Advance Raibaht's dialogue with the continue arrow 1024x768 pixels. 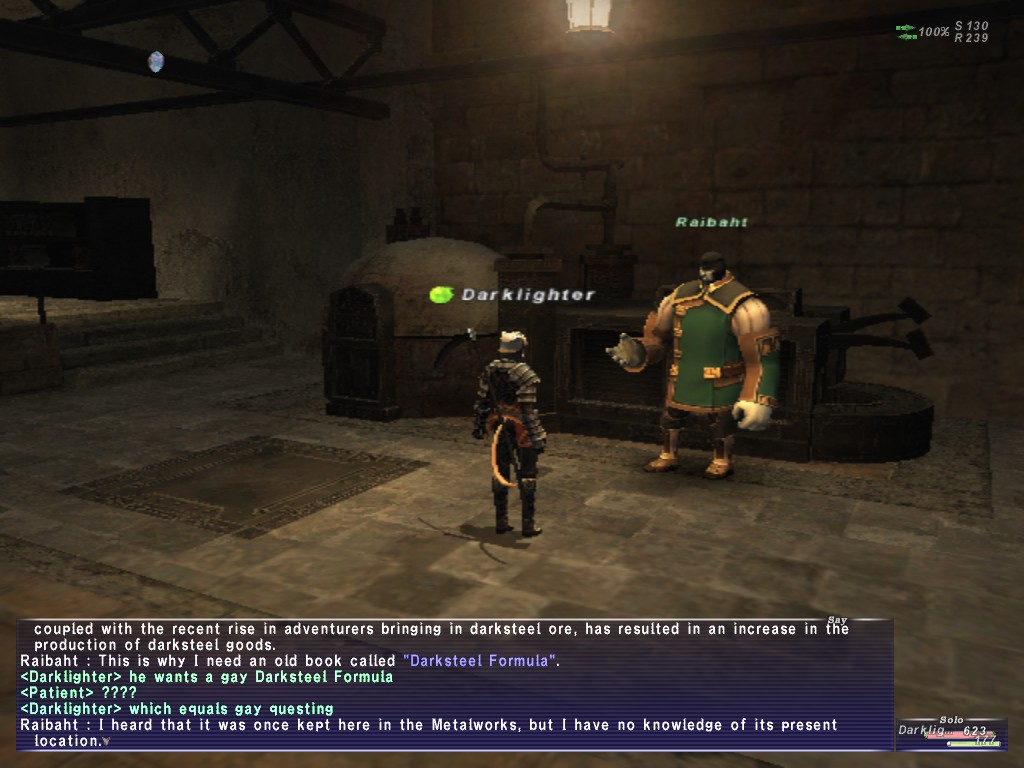106,742
